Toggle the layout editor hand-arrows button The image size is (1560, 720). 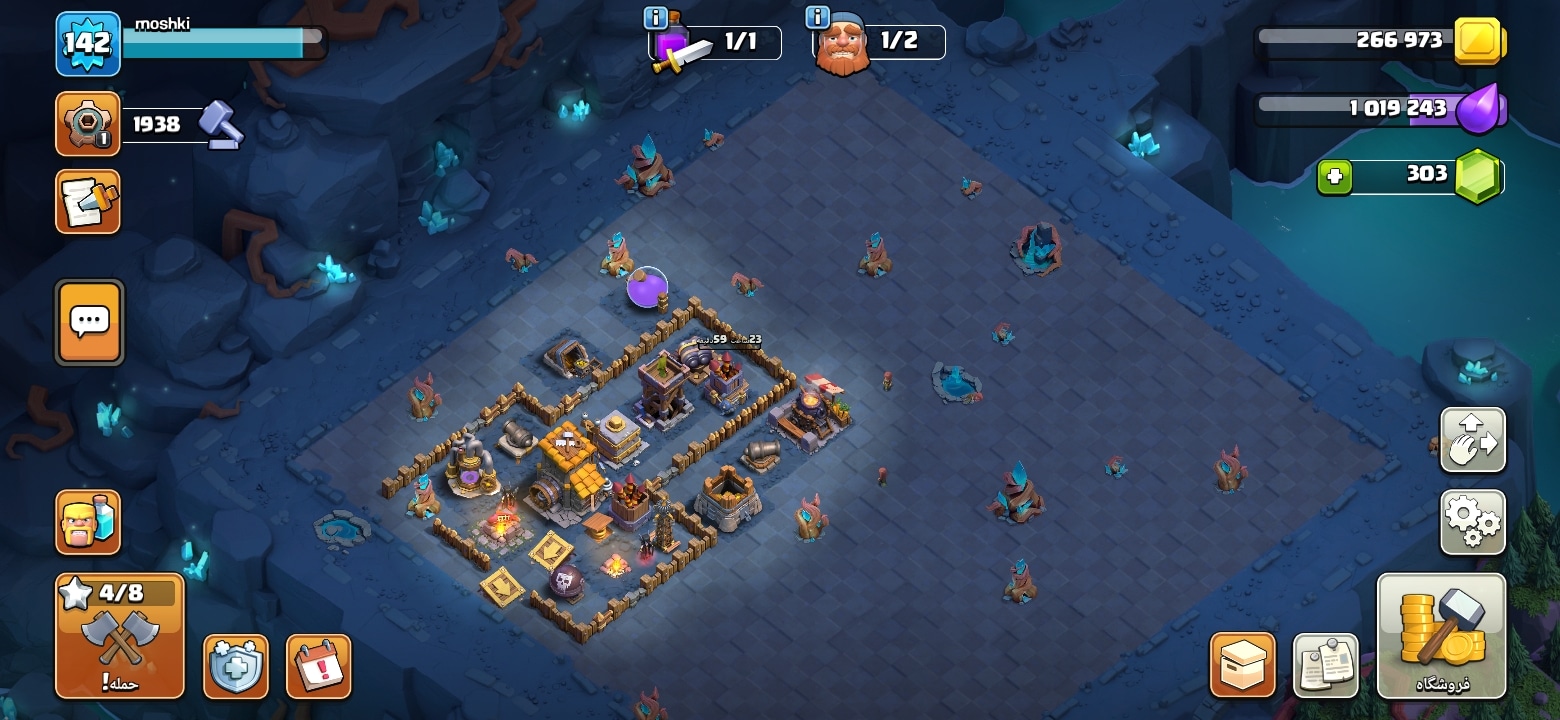pos(1472,439)
